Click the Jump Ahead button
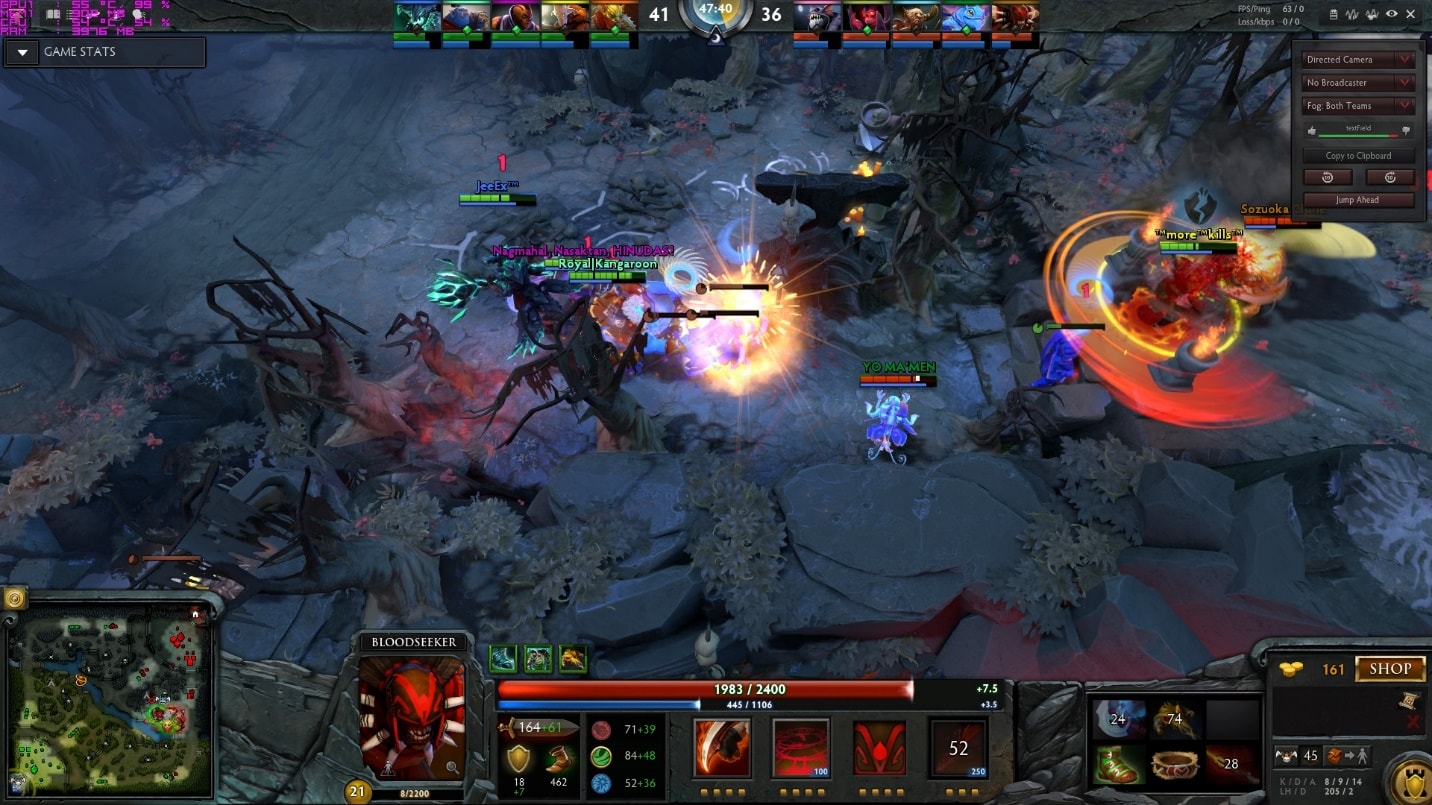This screenshot has height=805, width=1432. tap(1358, 200)
